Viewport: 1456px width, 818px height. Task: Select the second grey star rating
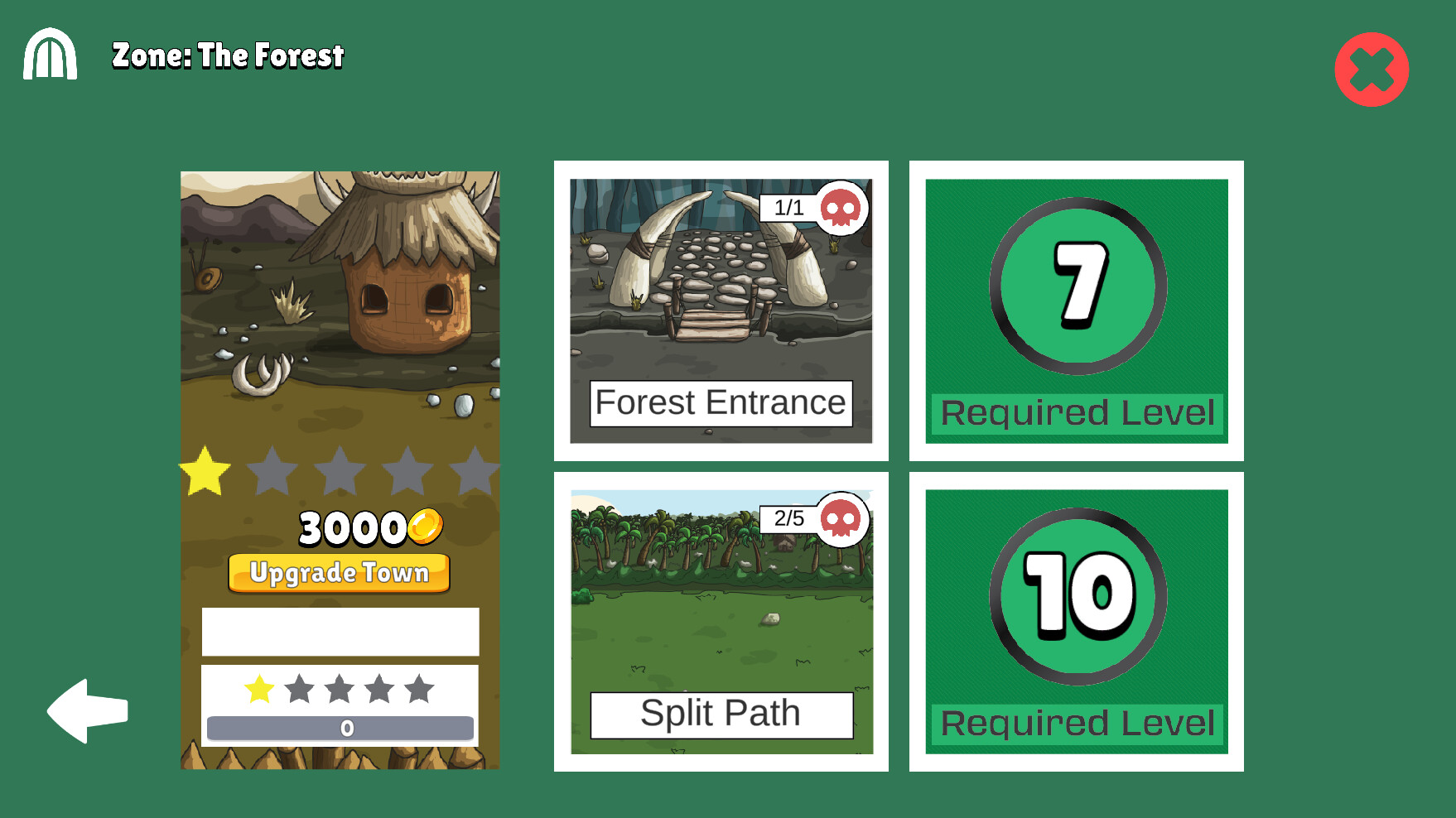271,470
